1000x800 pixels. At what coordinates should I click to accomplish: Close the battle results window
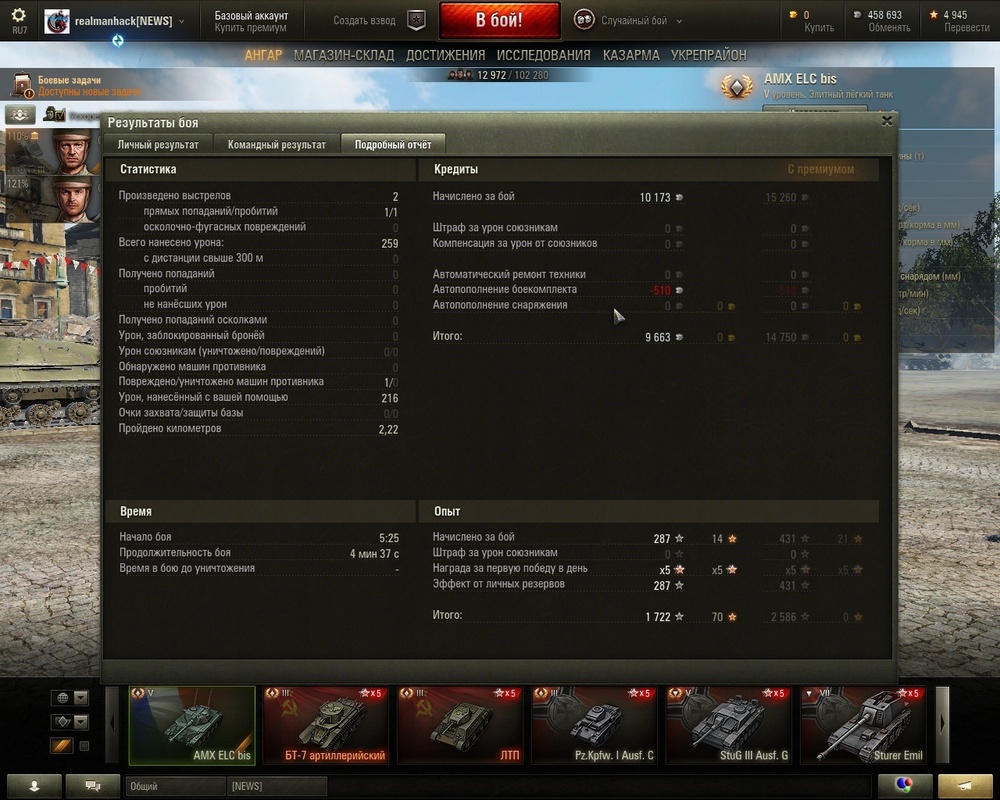click(x=886, y=121)
